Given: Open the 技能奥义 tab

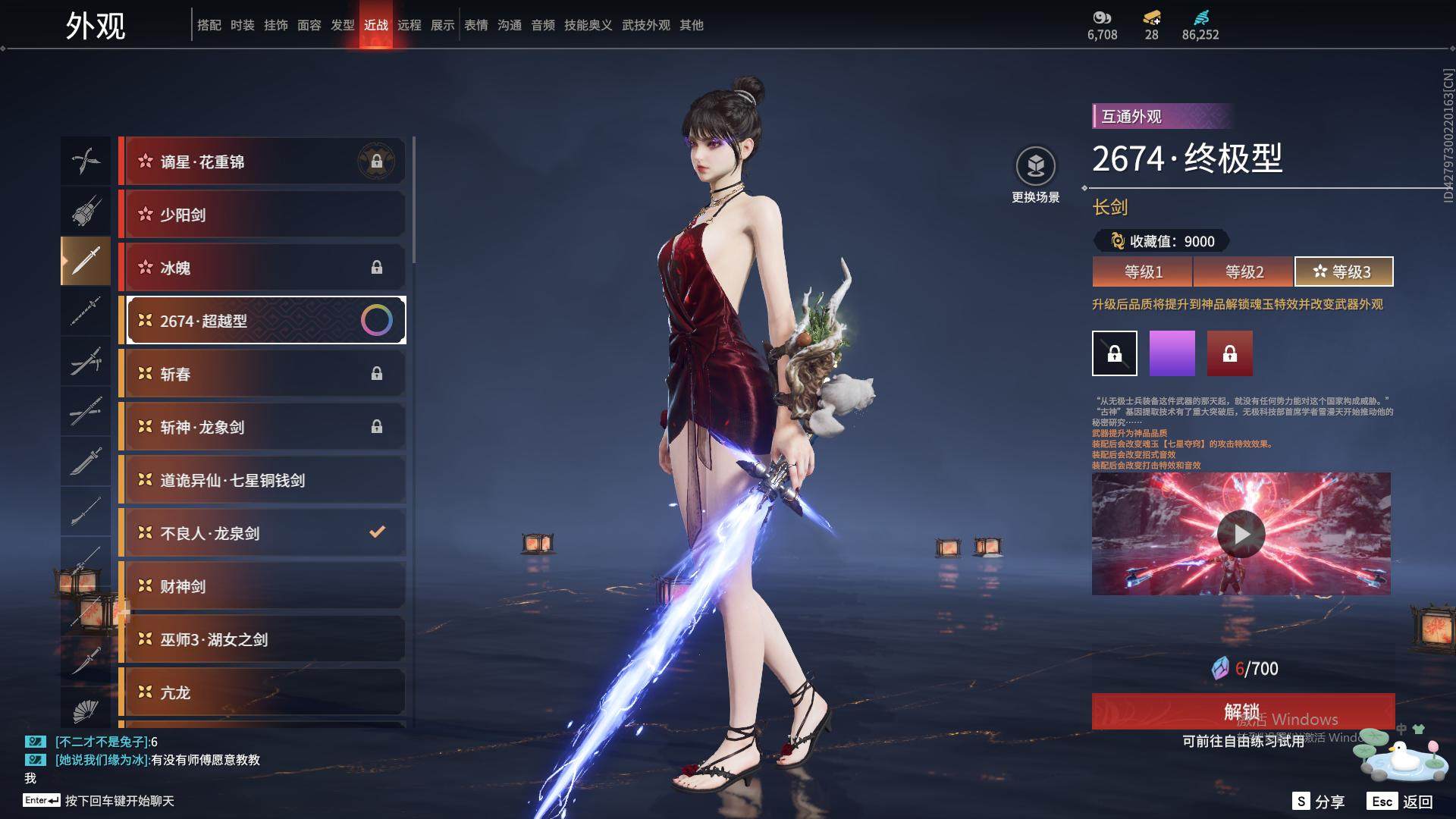Looking at the screenshot, I should click(x=588, y=25).
